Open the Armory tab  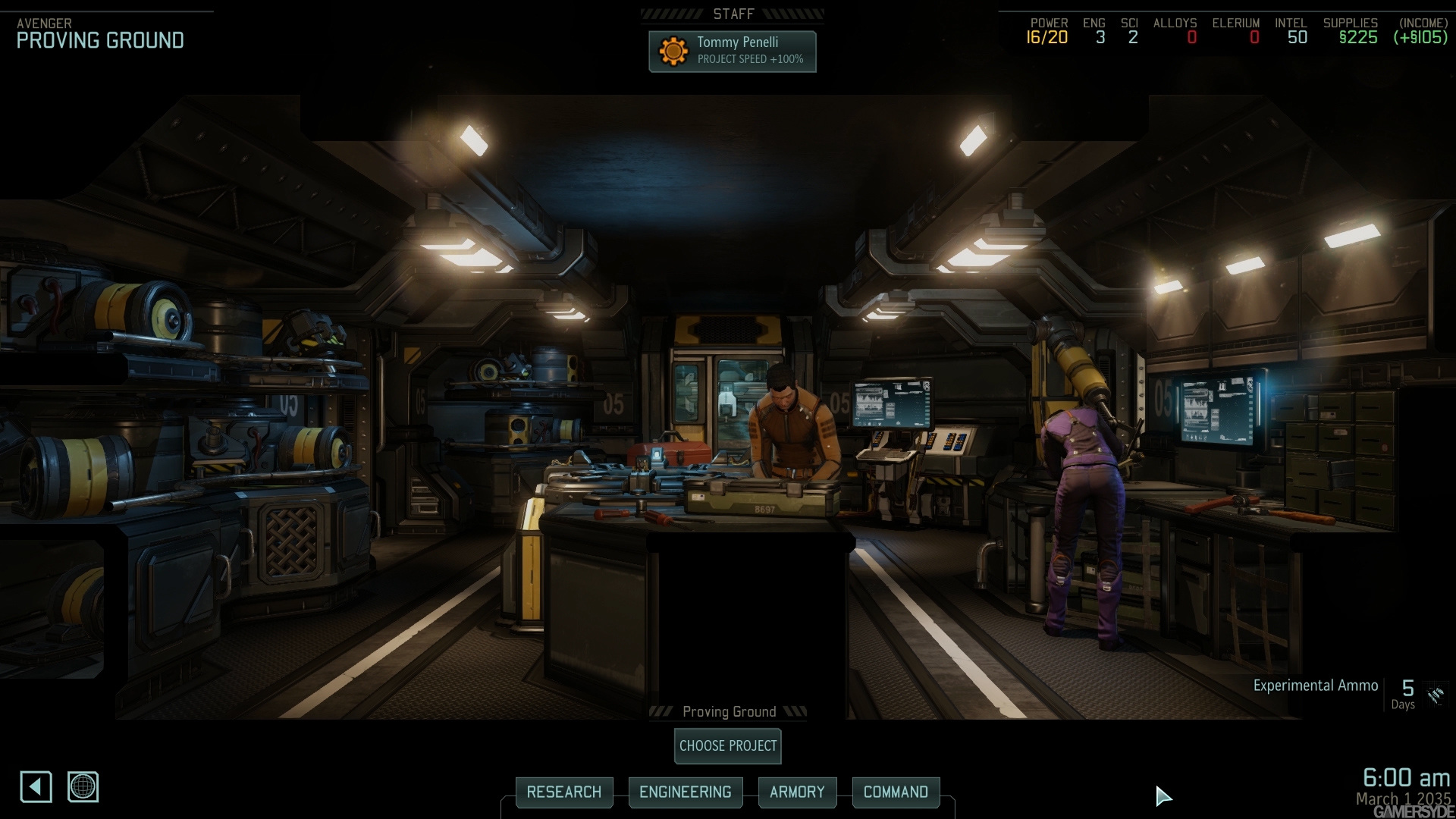tap(798, 792)
